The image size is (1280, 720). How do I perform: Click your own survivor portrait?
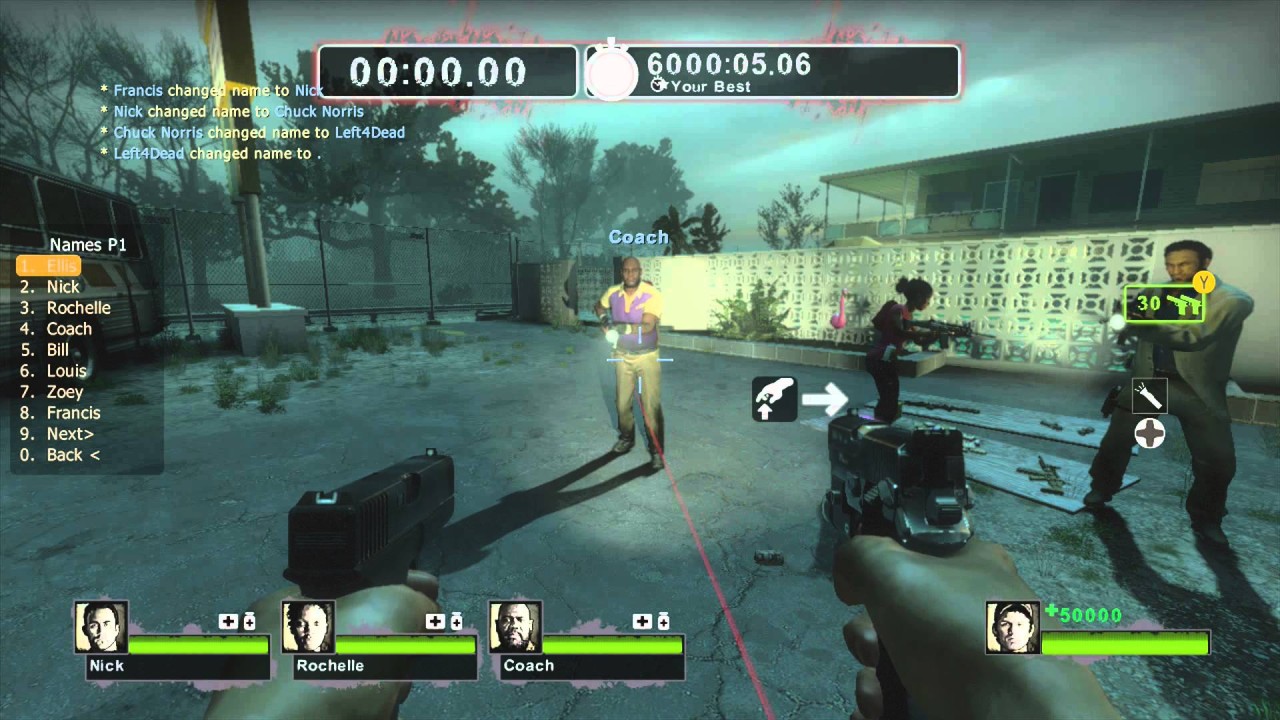(1012, 628)
